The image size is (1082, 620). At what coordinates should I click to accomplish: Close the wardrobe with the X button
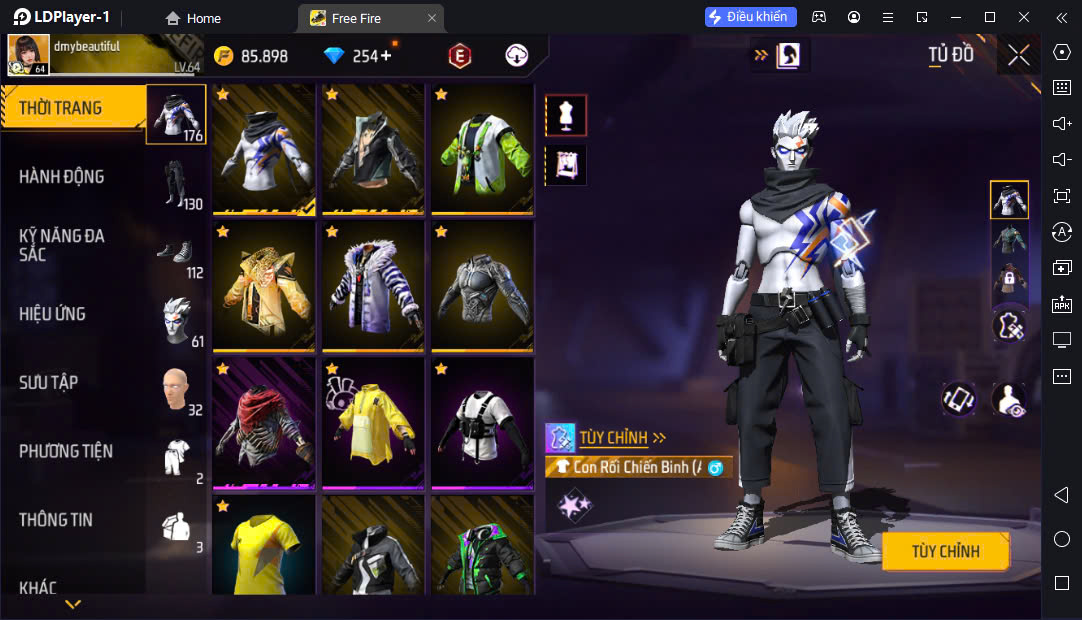tap(1018, 55)
